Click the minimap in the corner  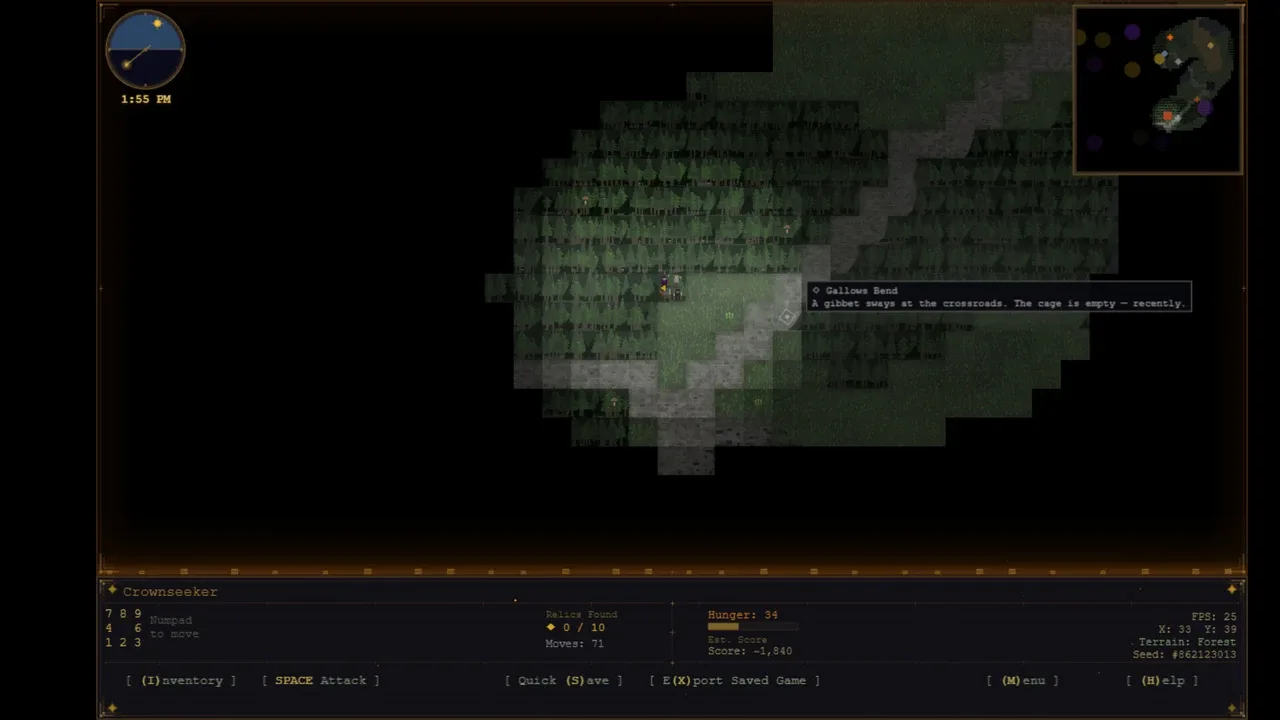[x=1158, y=90]
